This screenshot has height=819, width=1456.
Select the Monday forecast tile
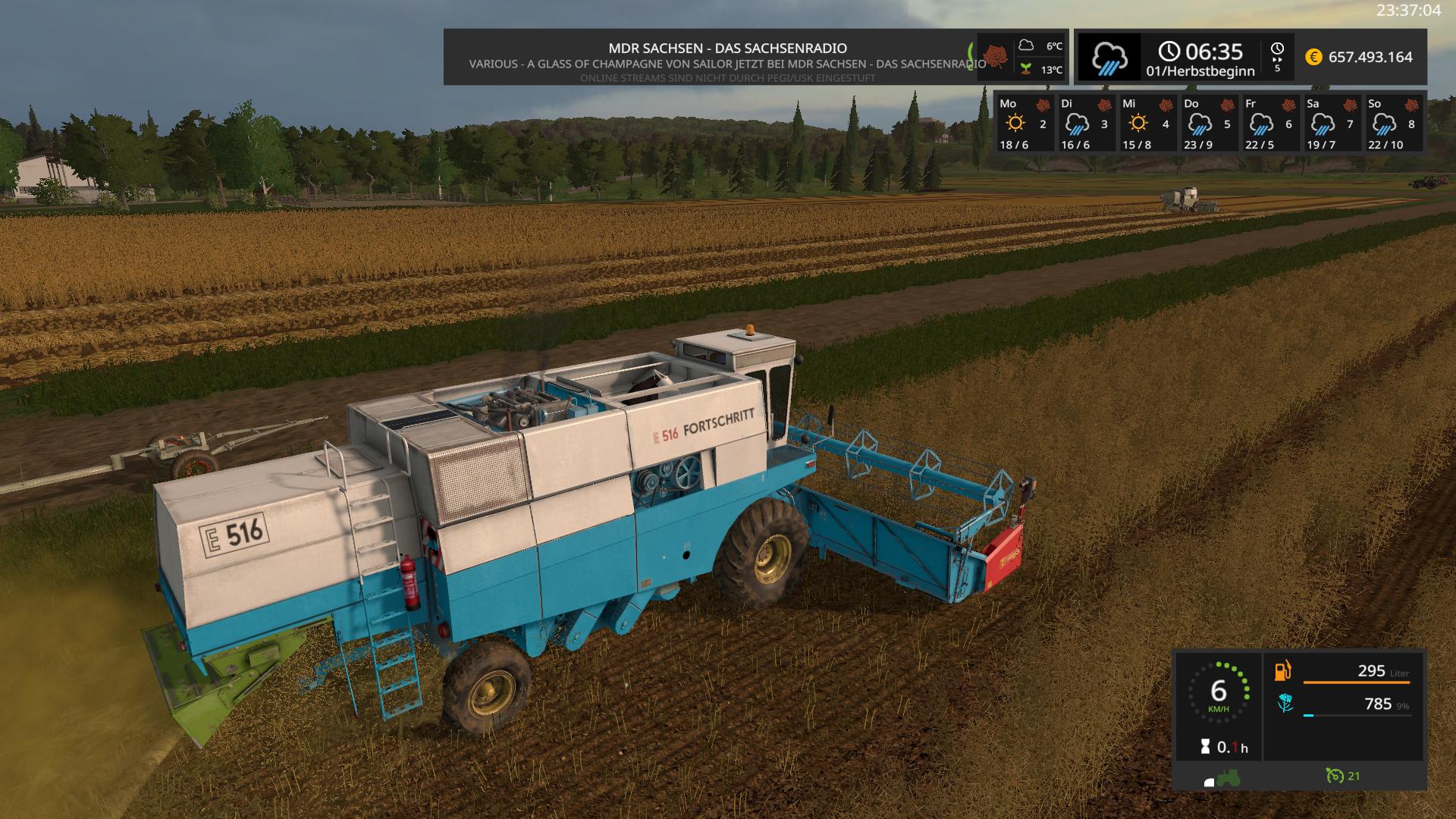(x=1024, y=123)
